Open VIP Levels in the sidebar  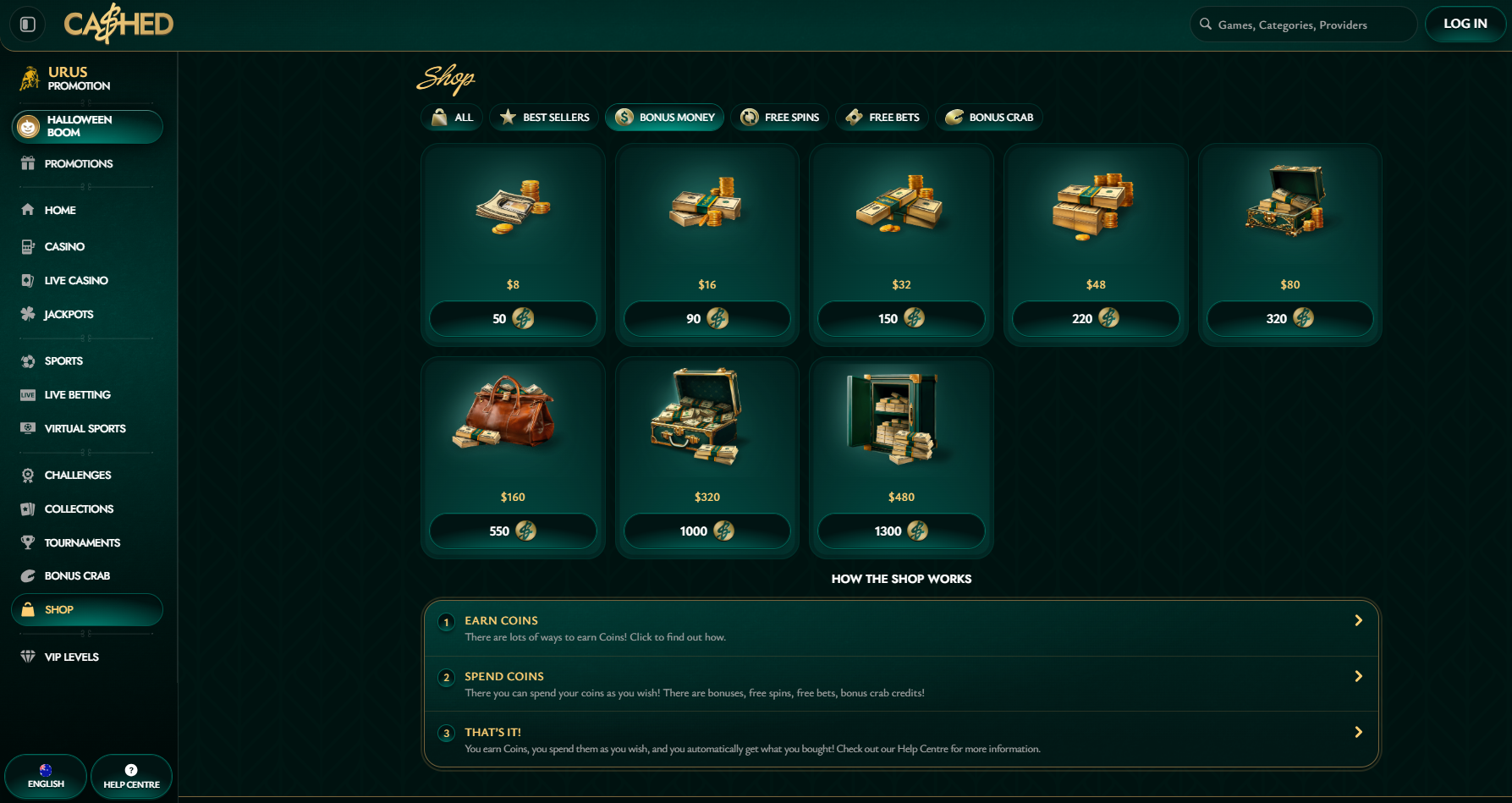pyautogui.click(x=71, y=657)
